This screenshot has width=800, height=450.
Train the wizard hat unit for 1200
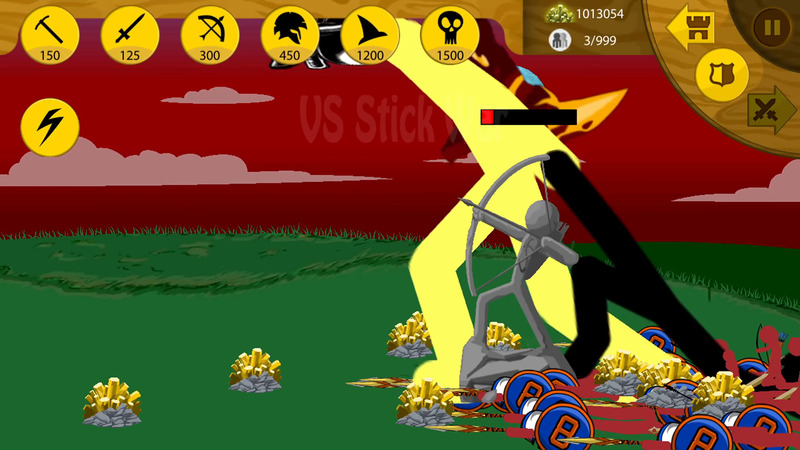[x=370, y=34]
